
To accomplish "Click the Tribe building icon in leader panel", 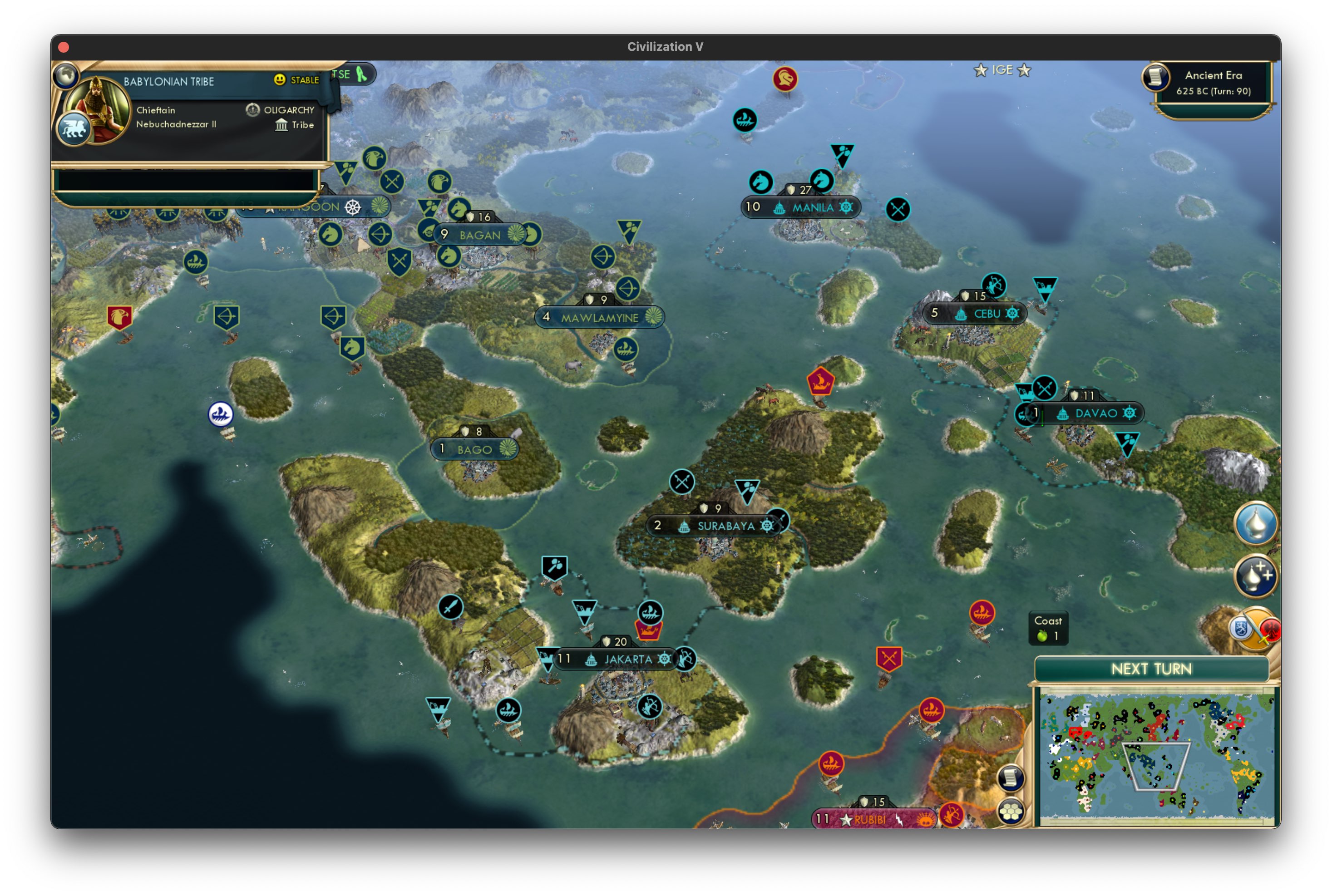I will [281, 125].
